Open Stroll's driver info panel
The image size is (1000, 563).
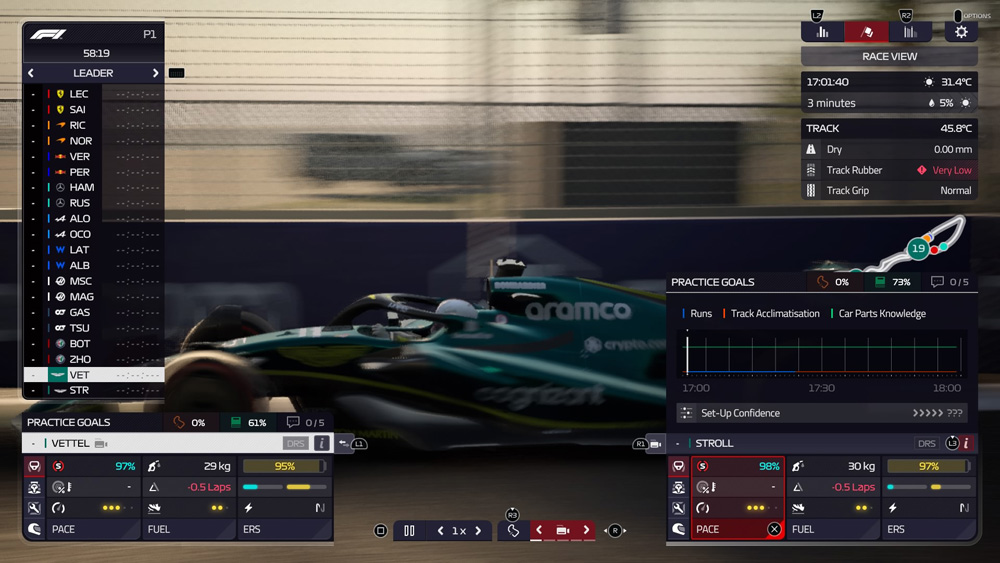tap(966, 443)
